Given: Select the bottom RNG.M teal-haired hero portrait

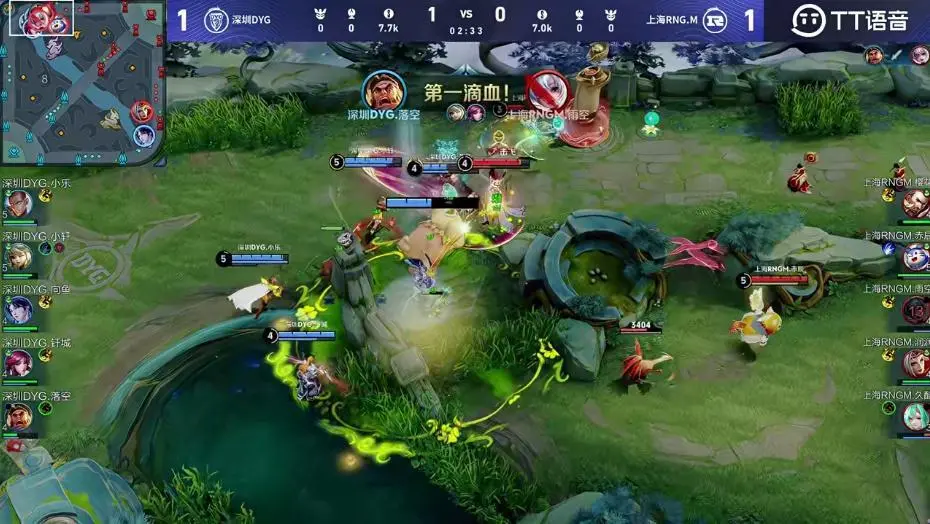Looking at the screenshot, I should point(914,416).
